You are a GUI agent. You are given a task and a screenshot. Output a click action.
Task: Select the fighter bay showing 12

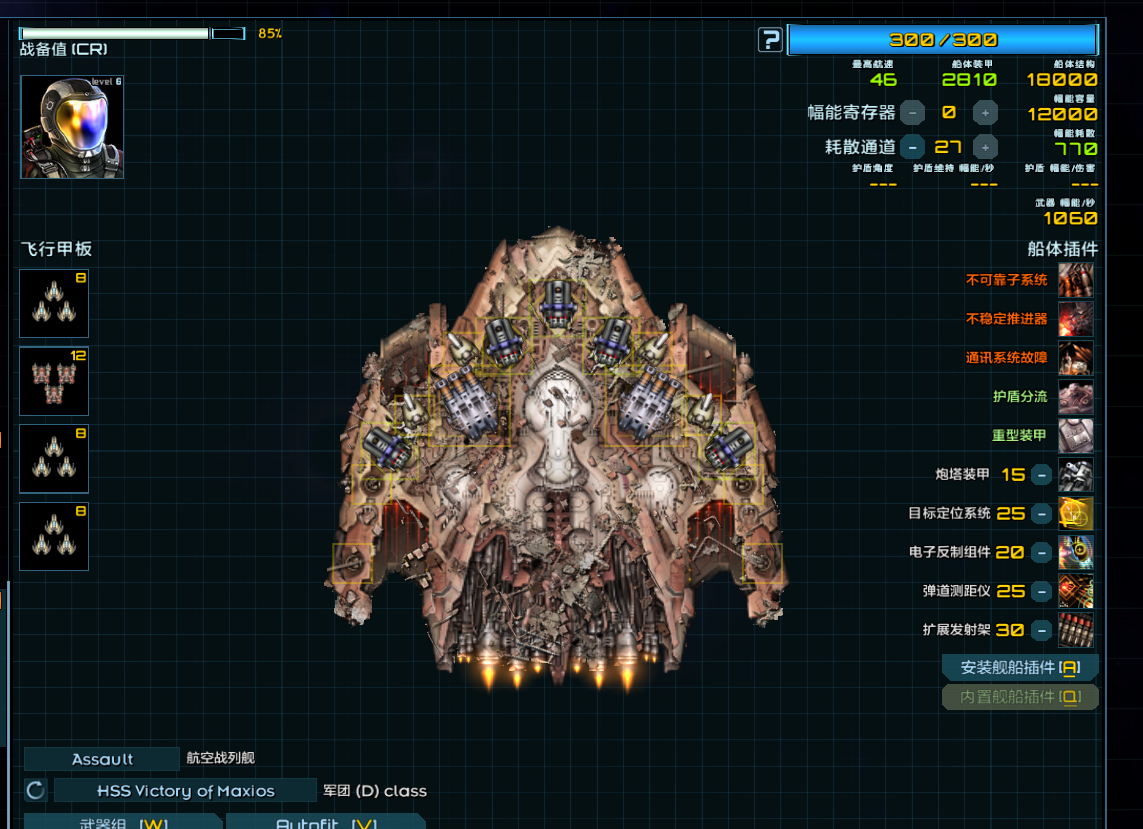click(54, 381)
